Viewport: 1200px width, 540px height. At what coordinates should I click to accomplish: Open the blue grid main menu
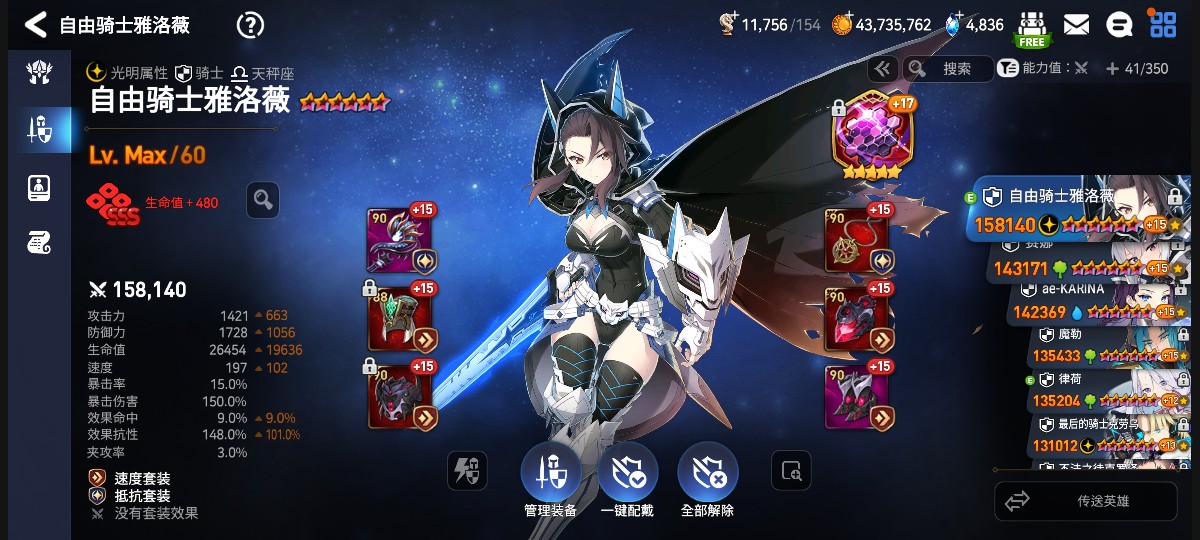point(1163,24)
